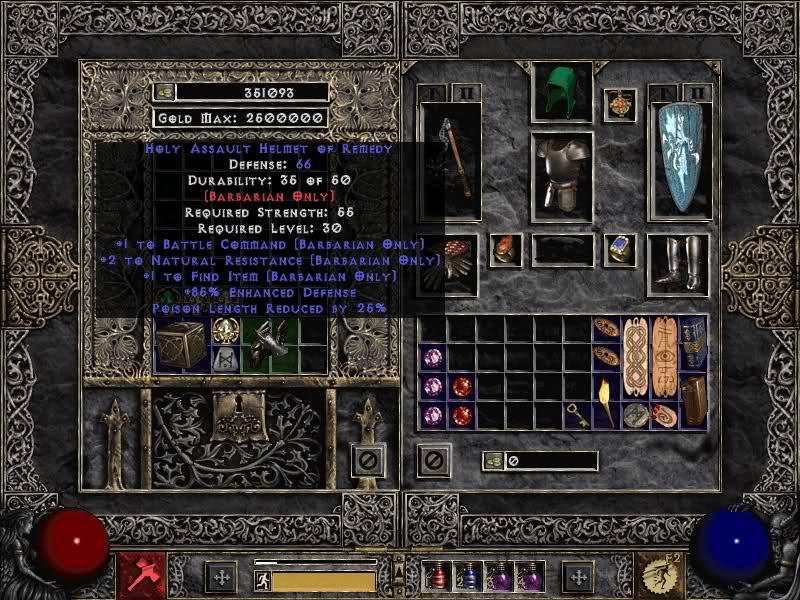Toggle the run/walk button
Image resolution: width=800 pixels, height=600 pixels.
point(262,580)
